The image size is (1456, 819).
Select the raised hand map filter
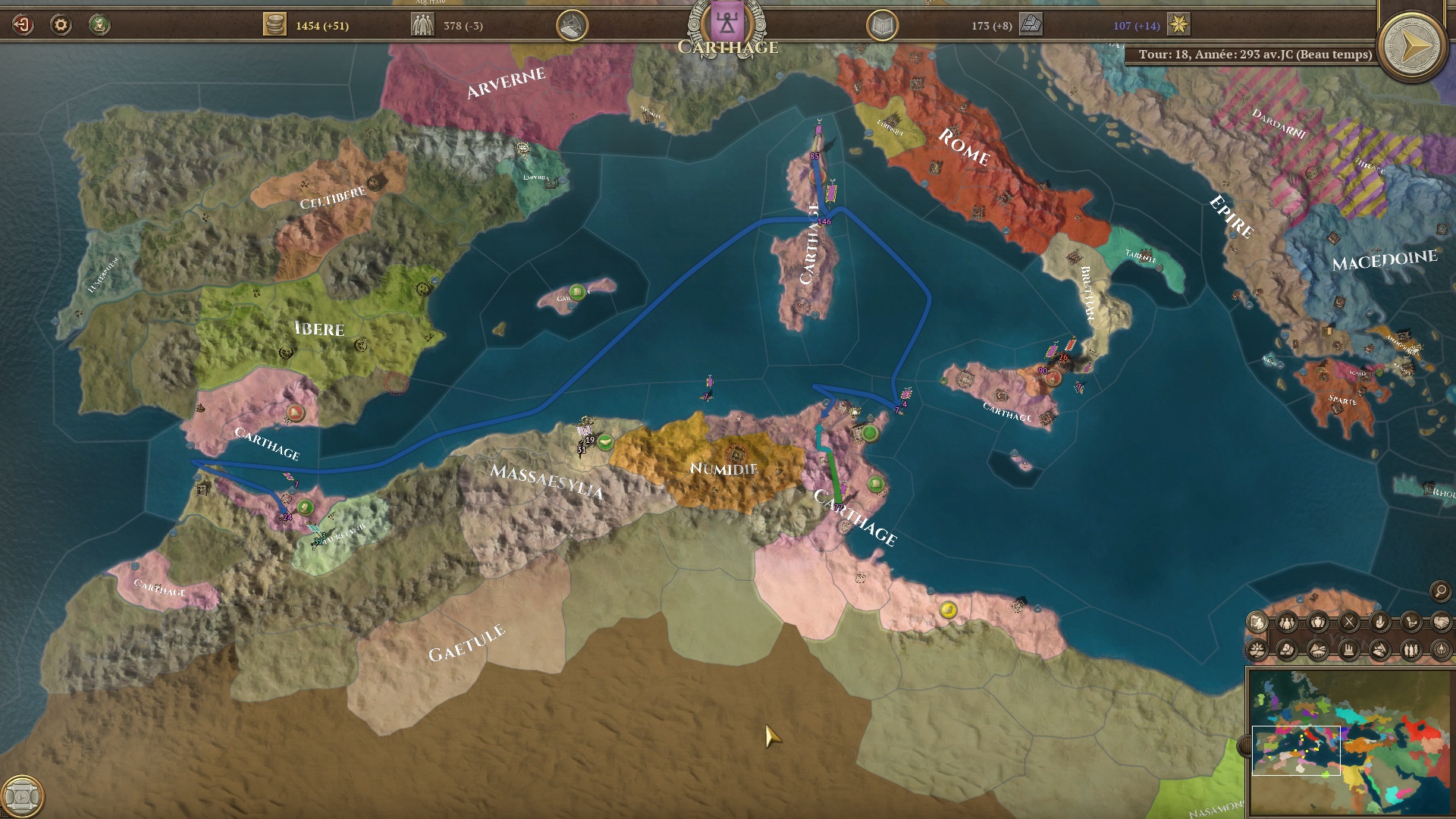click(1379, 623)
